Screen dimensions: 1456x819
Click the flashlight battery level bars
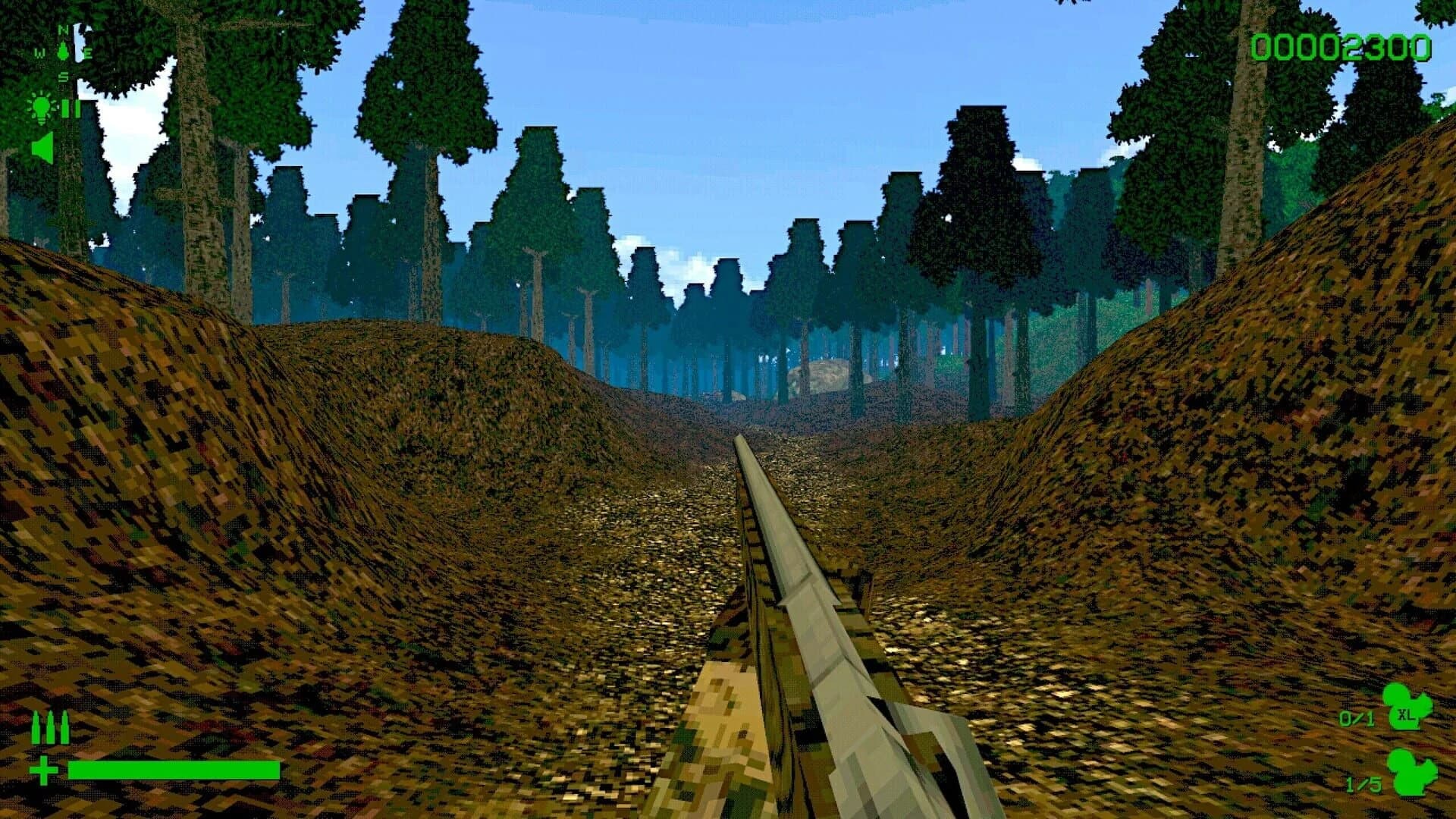(71, 108)
